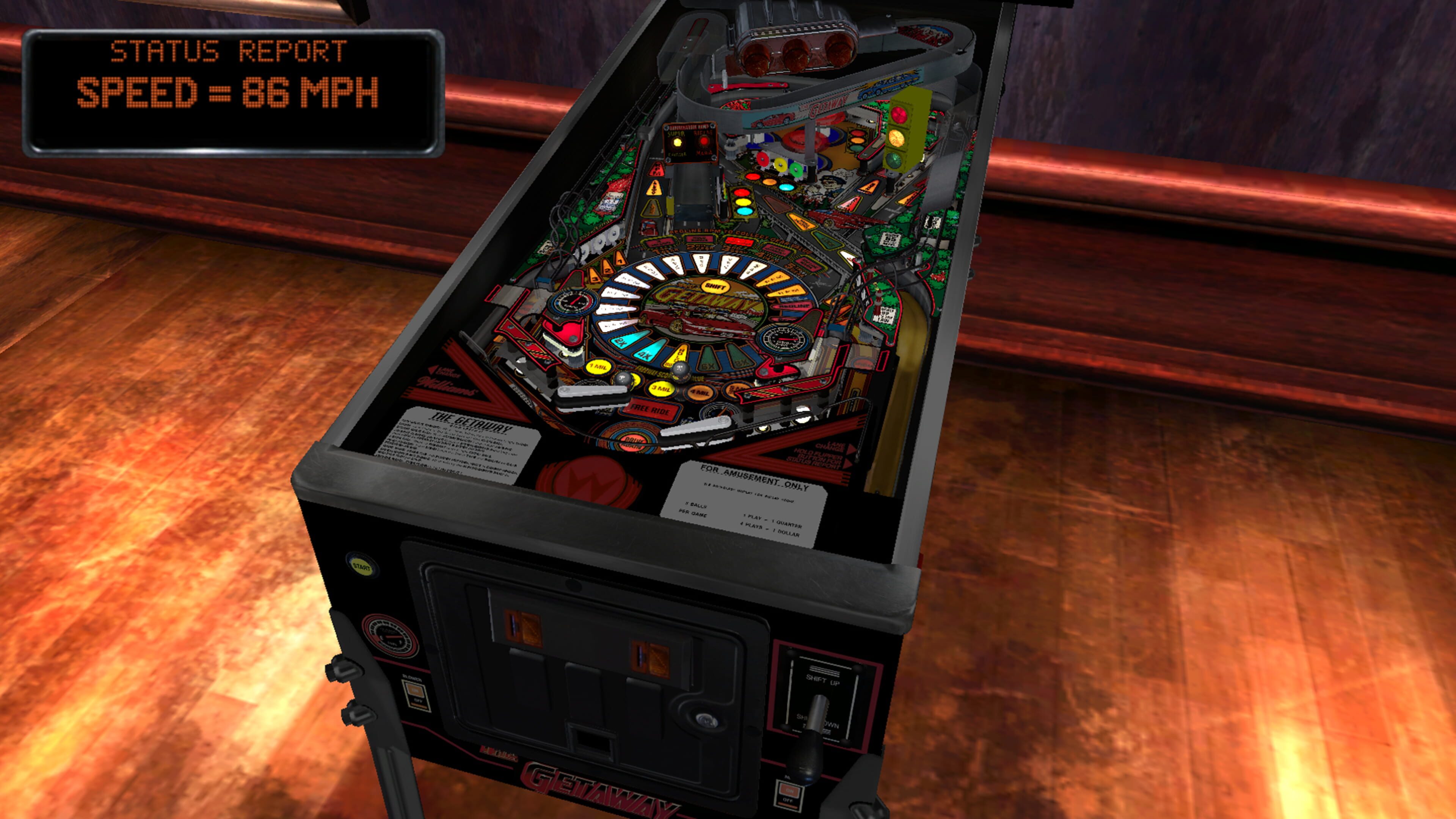The height and width of the screenshot is (819, 1456).
Task: Click the REDLINE MANIA lamp
Action: pos(704,142)
